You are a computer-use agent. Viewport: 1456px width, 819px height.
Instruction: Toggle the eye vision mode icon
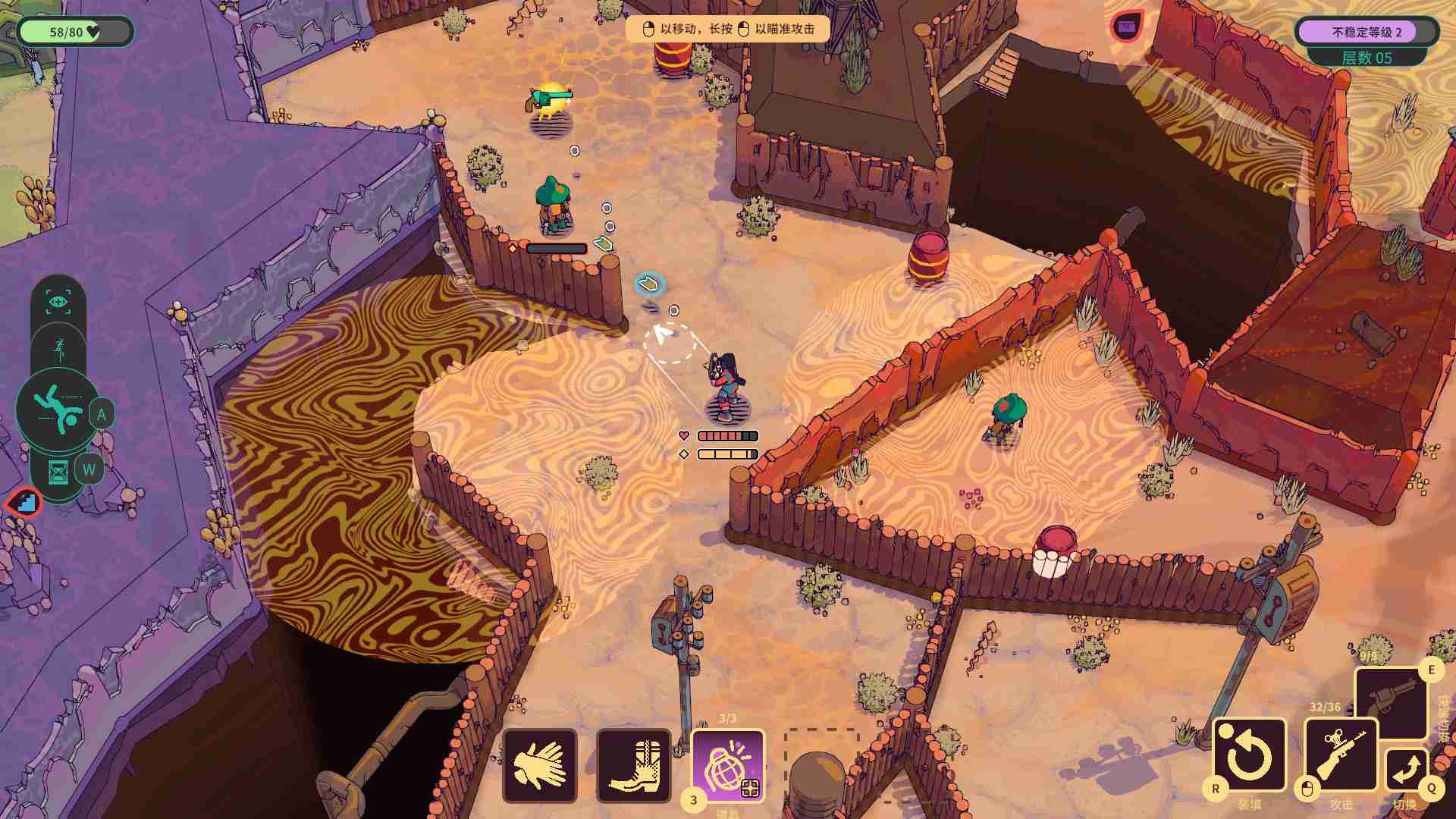58,302
